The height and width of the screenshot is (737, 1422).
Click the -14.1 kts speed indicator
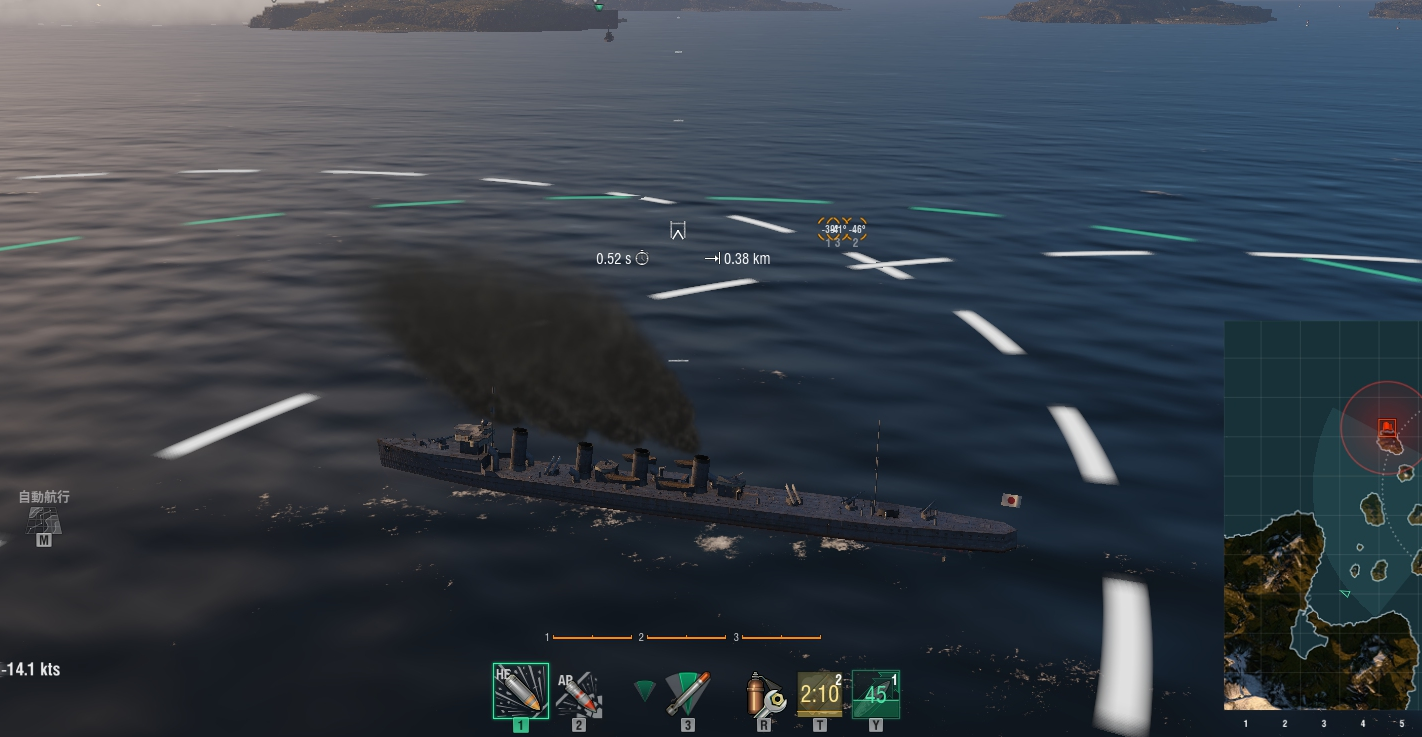click(30, 670)
